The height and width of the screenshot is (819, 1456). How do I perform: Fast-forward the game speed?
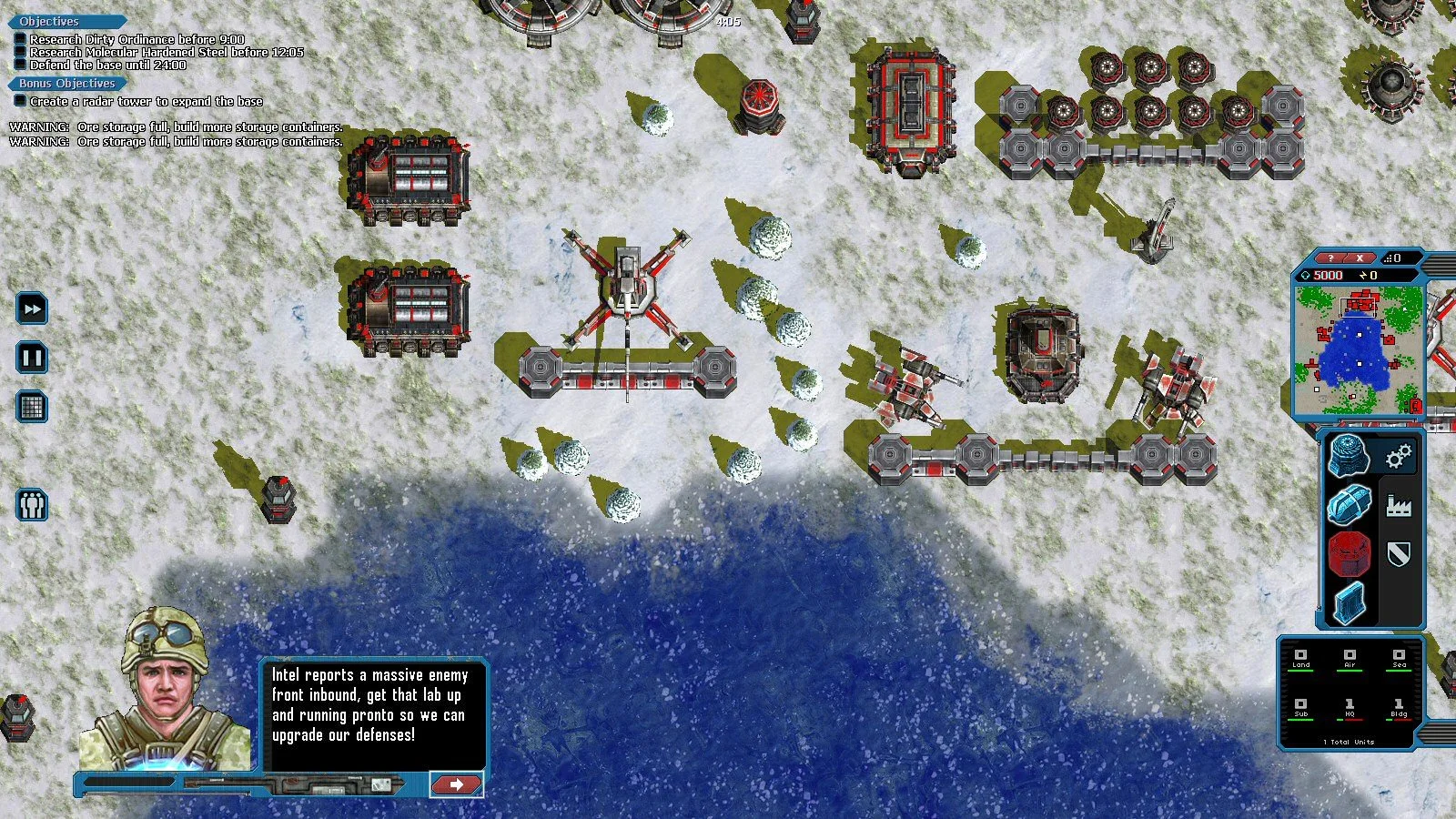[31, 308]
